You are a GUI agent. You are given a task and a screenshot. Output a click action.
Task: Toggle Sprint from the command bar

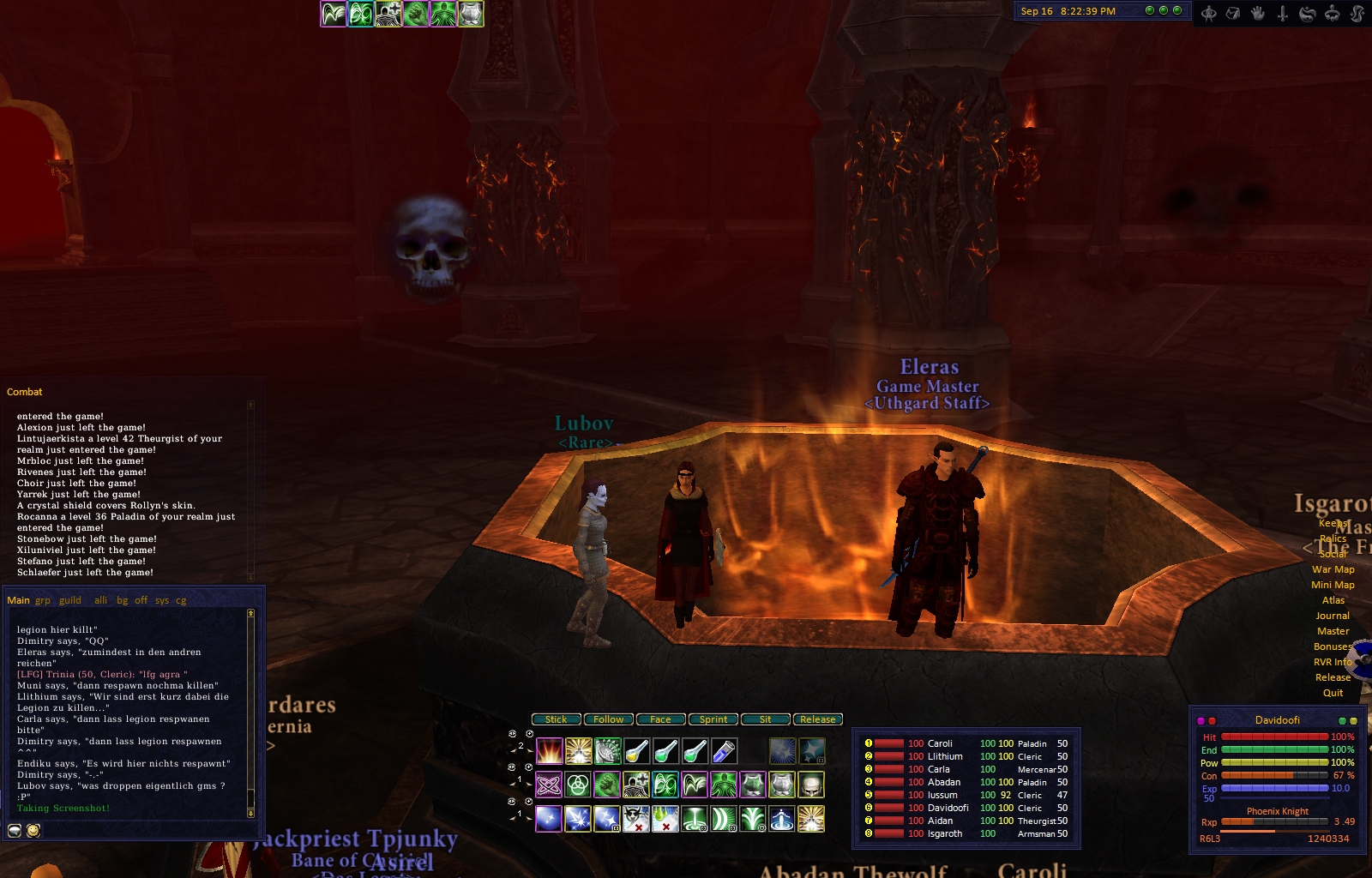tap(713, 719)
